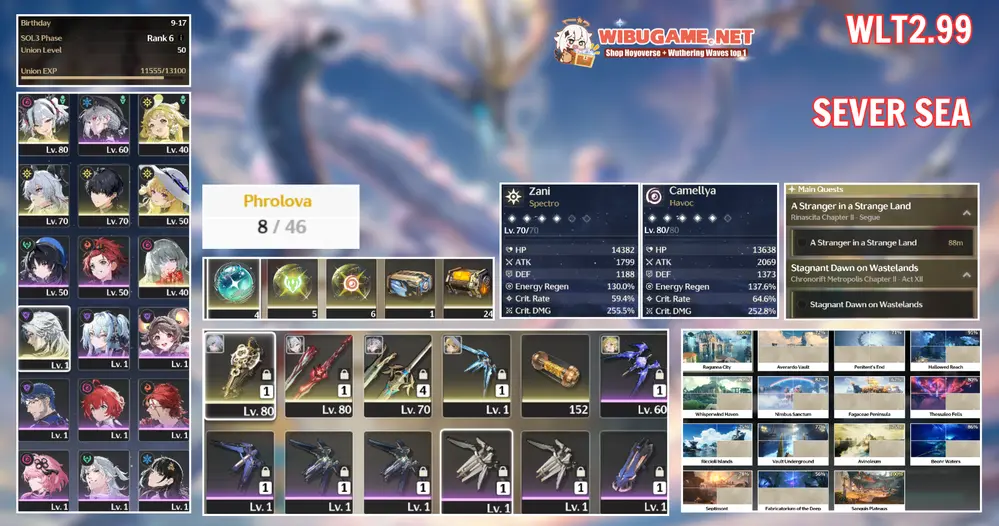Open the Wibugame.net shop logo
Screen dimensions: 999x526
[x=654, y=40]
